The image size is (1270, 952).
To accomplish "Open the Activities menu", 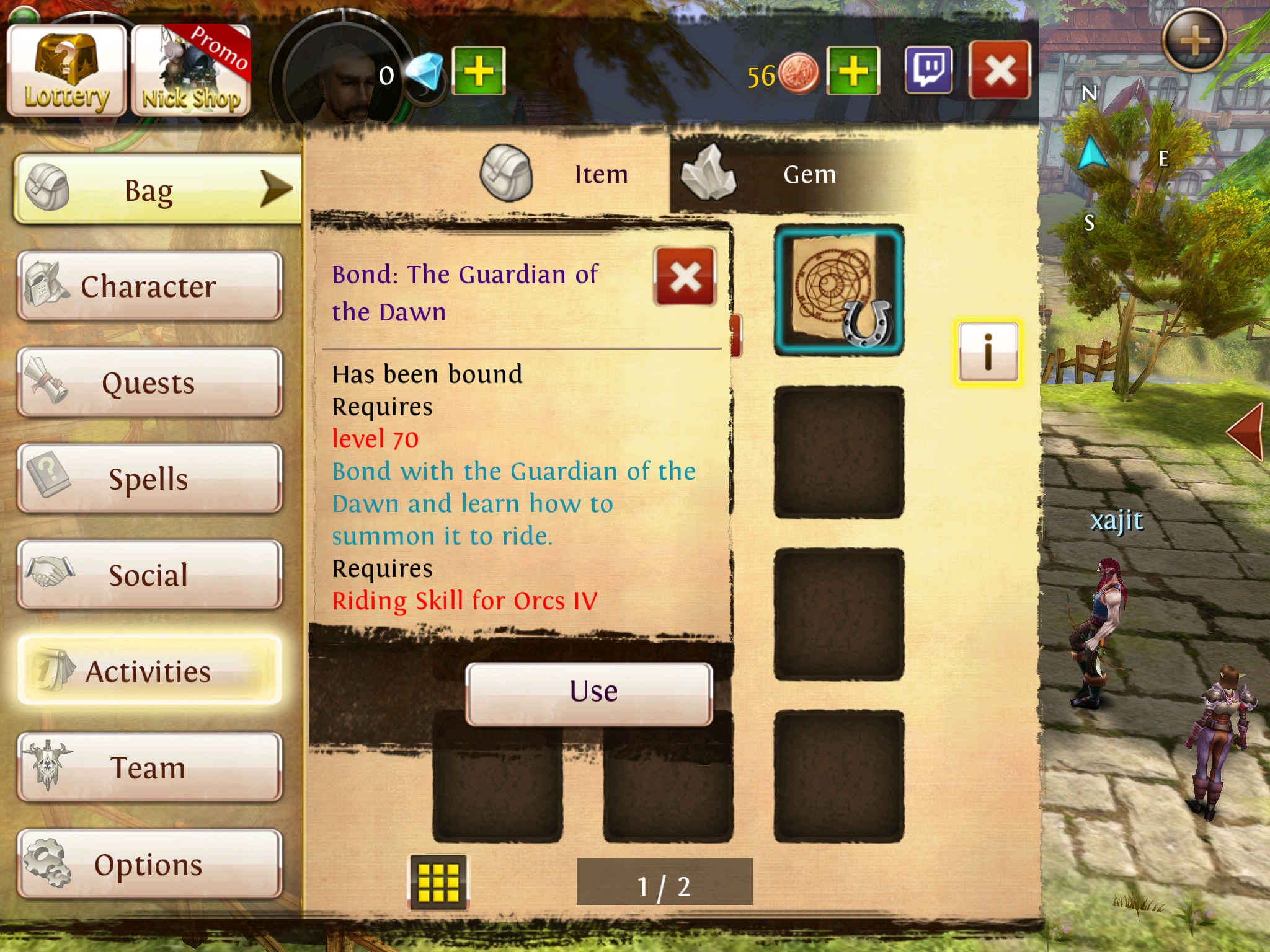I will coord(149,671).
